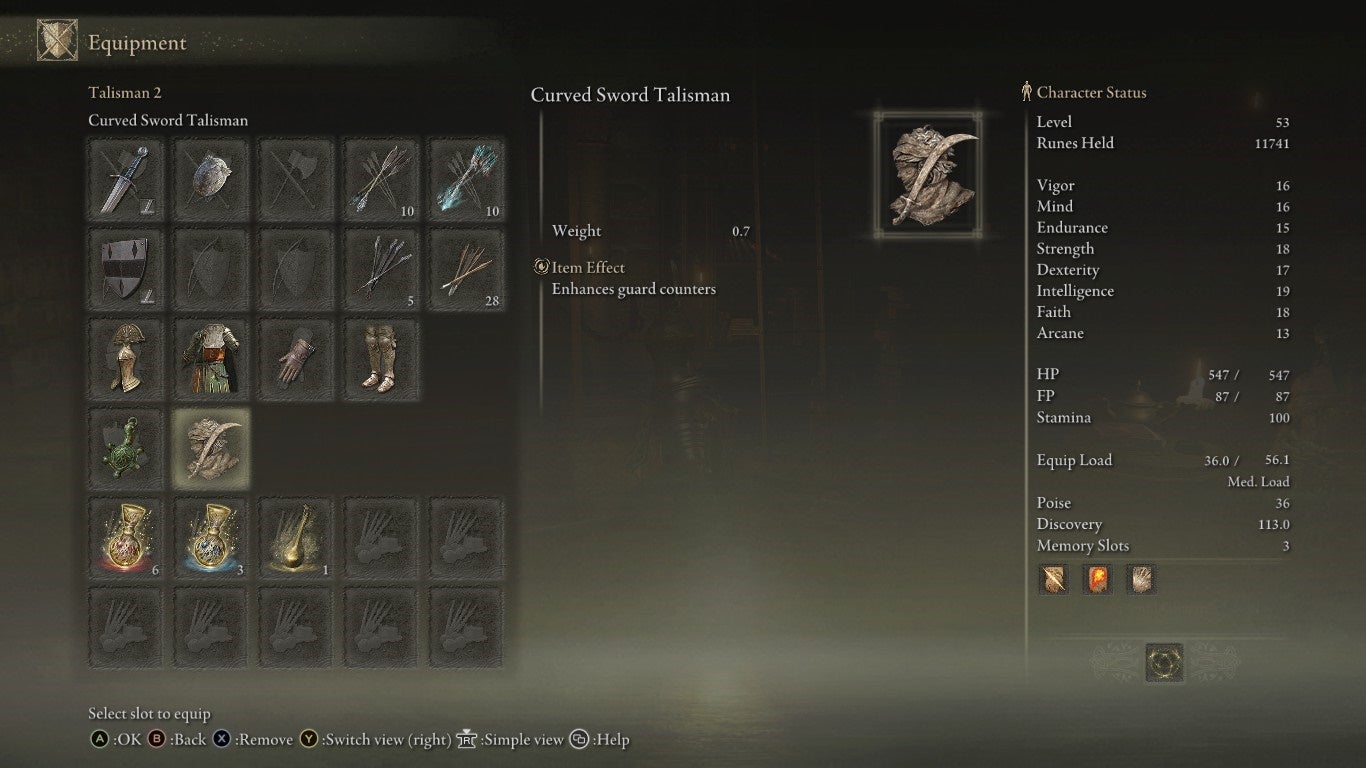Screen dimensions: 1366x768
Task: Select the black kite shield slot
Action: 124,269
